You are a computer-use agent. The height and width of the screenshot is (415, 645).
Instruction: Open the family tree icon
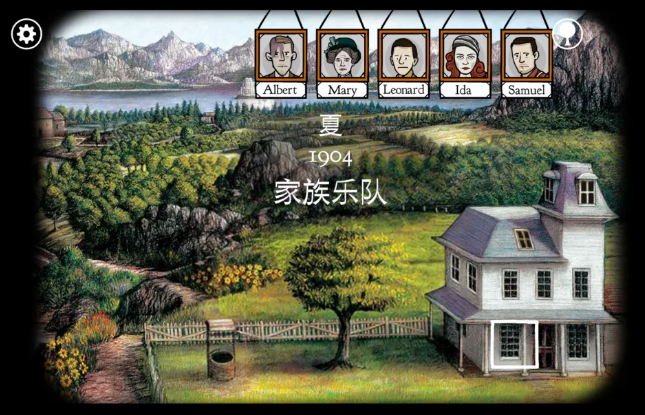pos(567,33)
